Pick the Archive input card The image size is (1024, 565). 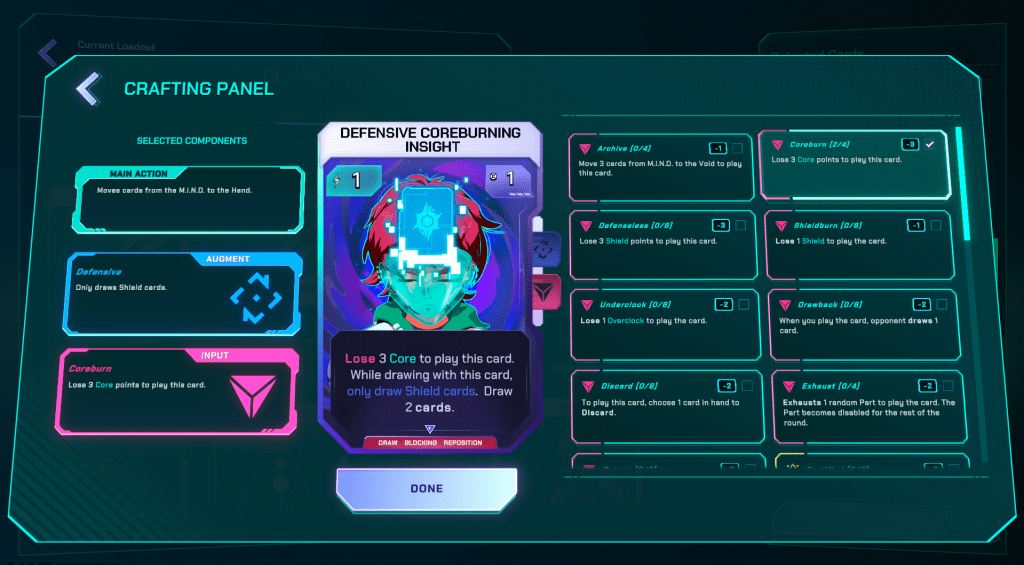pos(660,166)
